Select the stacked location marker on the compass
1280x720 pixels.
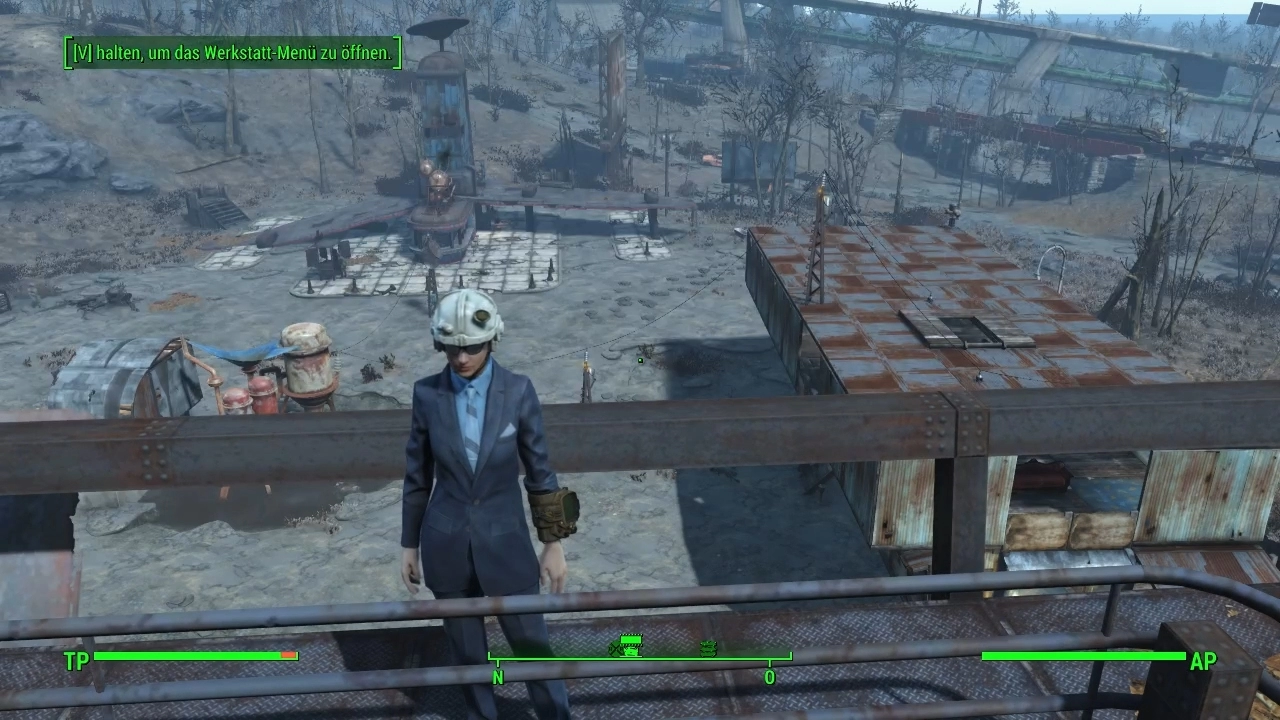point(709,648)
